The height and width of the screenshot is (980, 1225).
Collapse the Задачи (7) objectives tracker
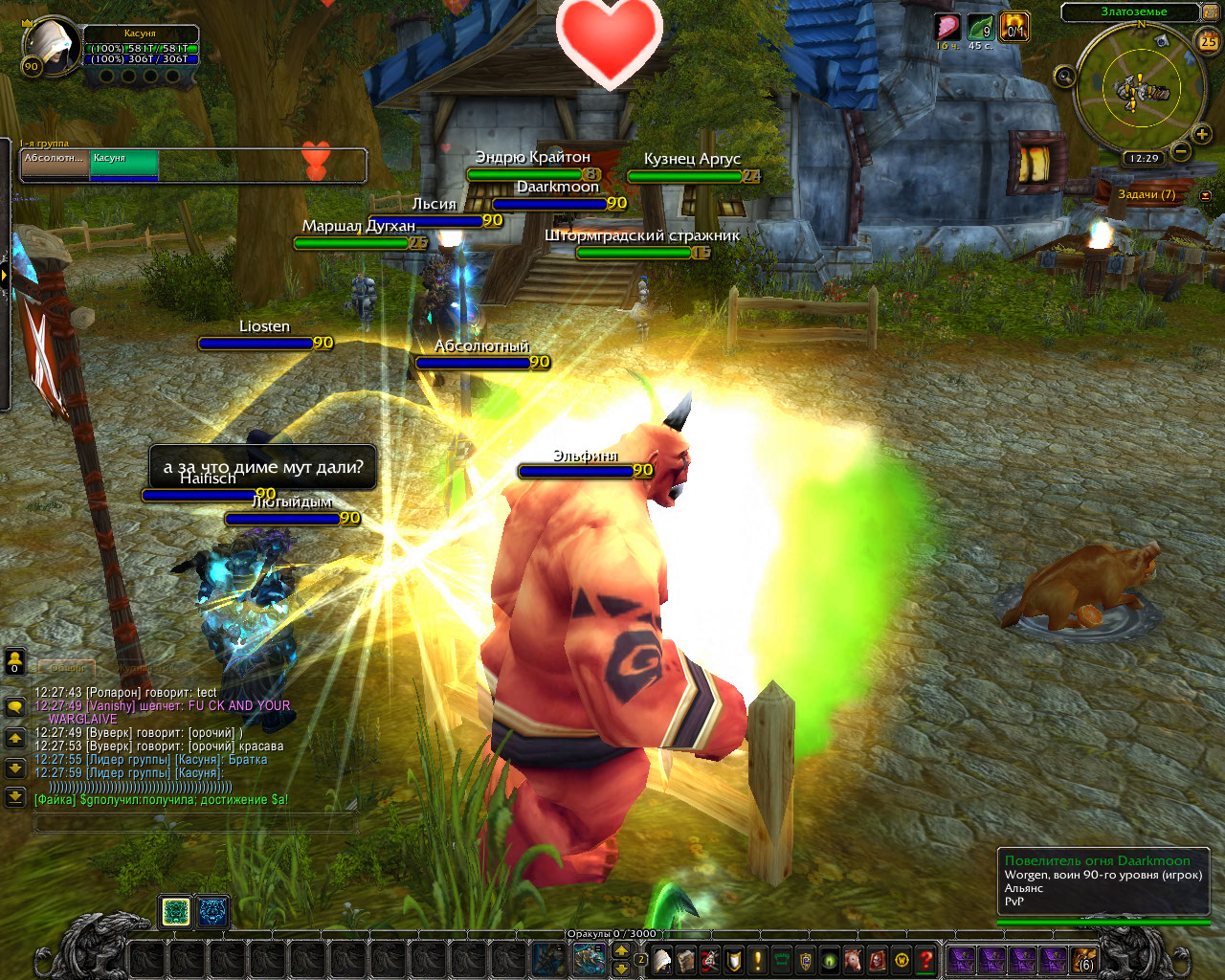1205,195
